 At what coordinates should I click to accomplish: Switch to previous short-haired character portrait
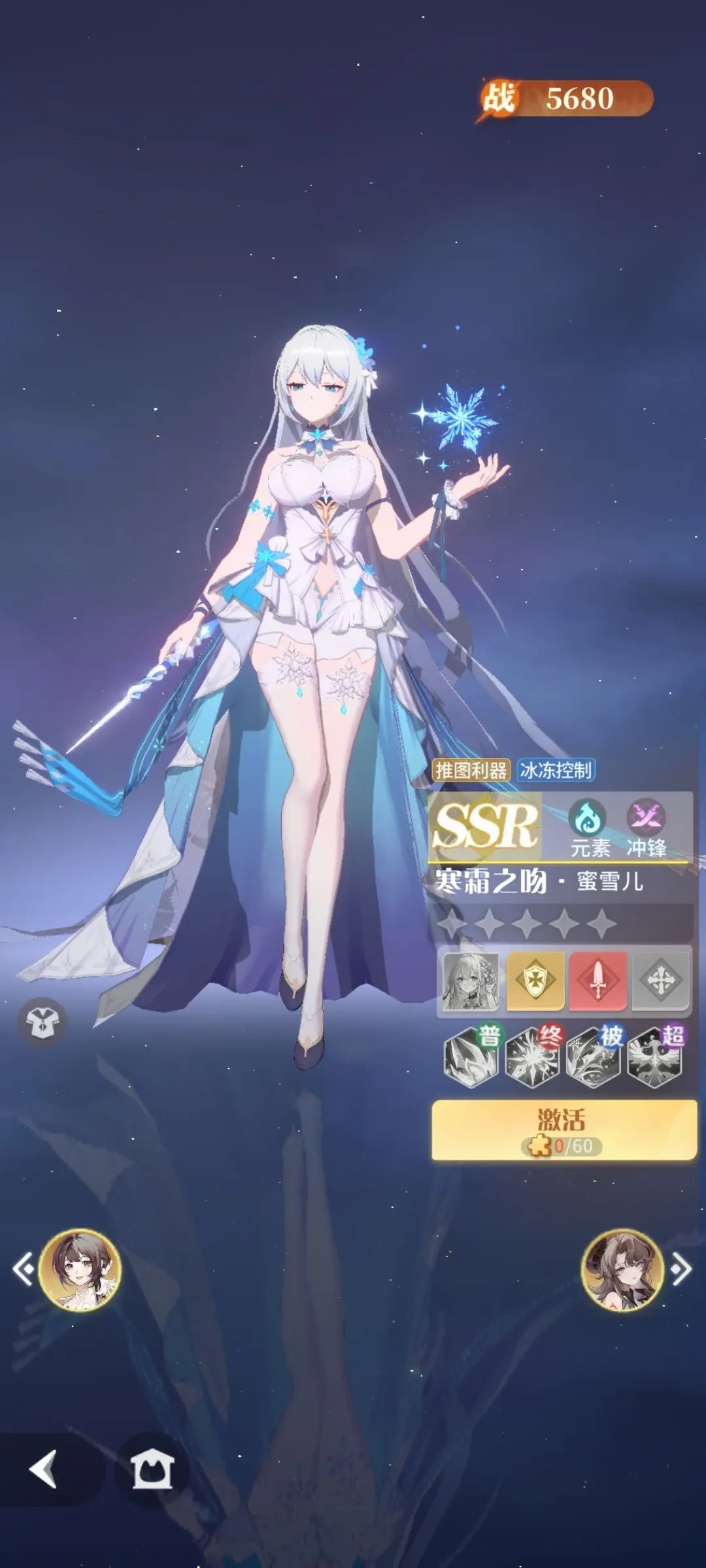click(x=79, y=1269)
